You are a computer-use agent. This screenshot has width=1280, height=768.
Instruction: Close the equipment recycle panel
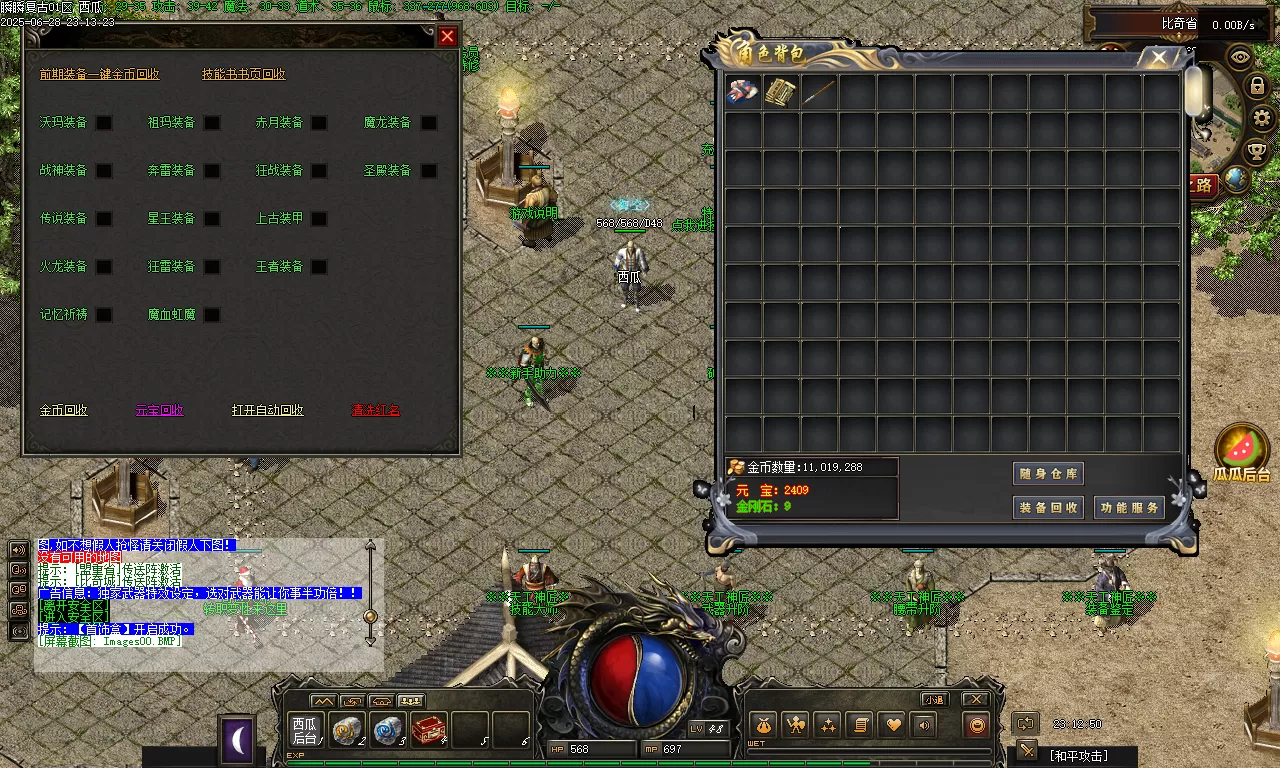click(447, 37)
